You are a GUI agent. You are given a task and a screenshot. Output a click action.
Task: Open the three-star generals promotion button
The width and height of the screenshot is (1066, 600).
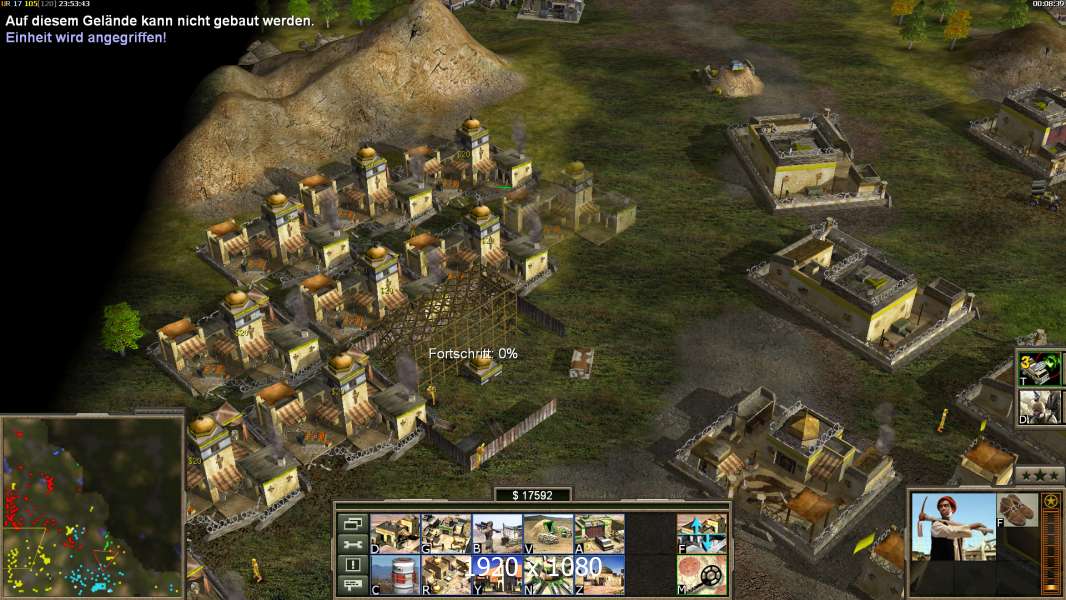1039,474
